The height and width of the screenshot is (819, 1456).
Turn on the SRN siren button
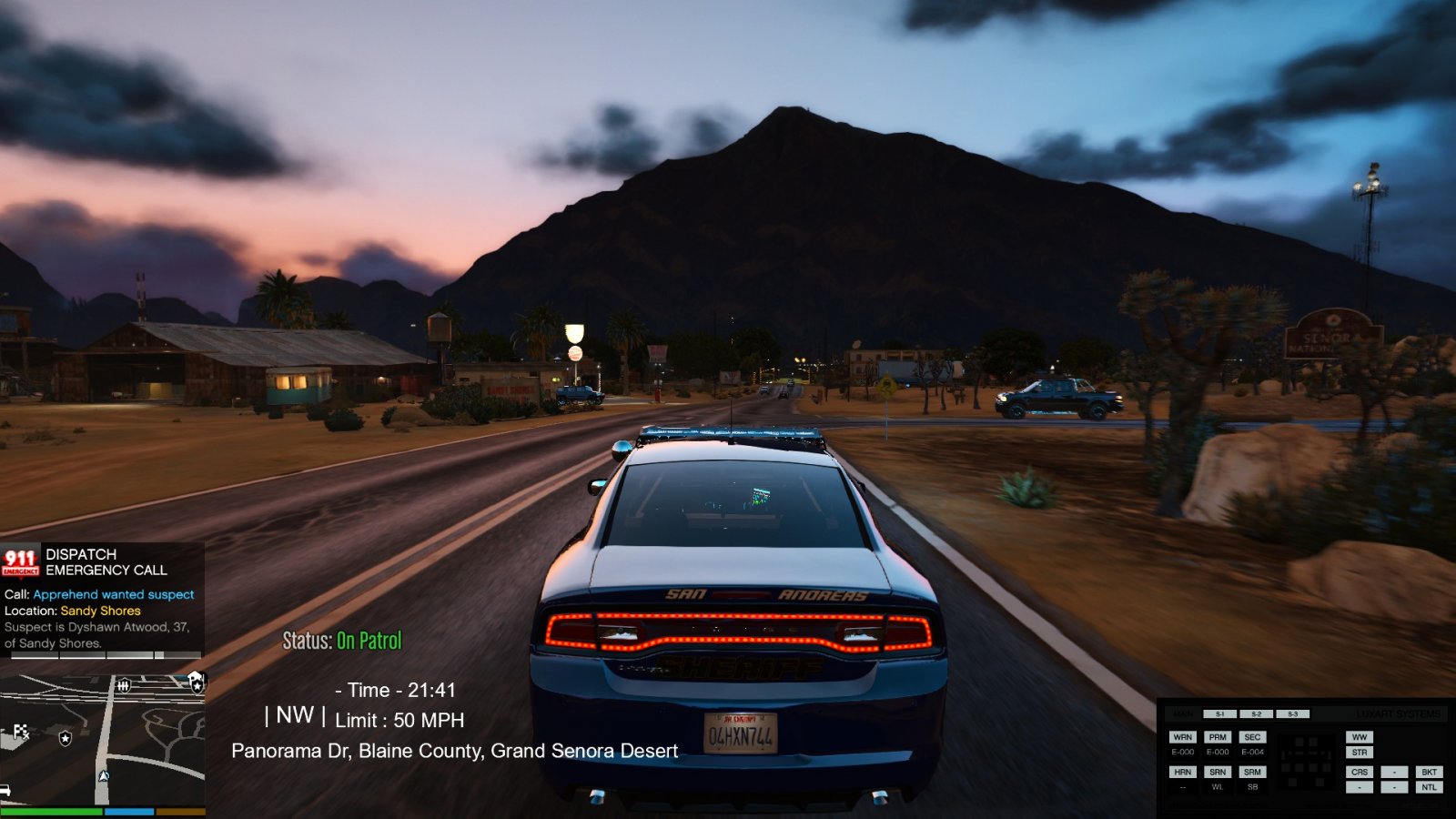pos(1218,772)
